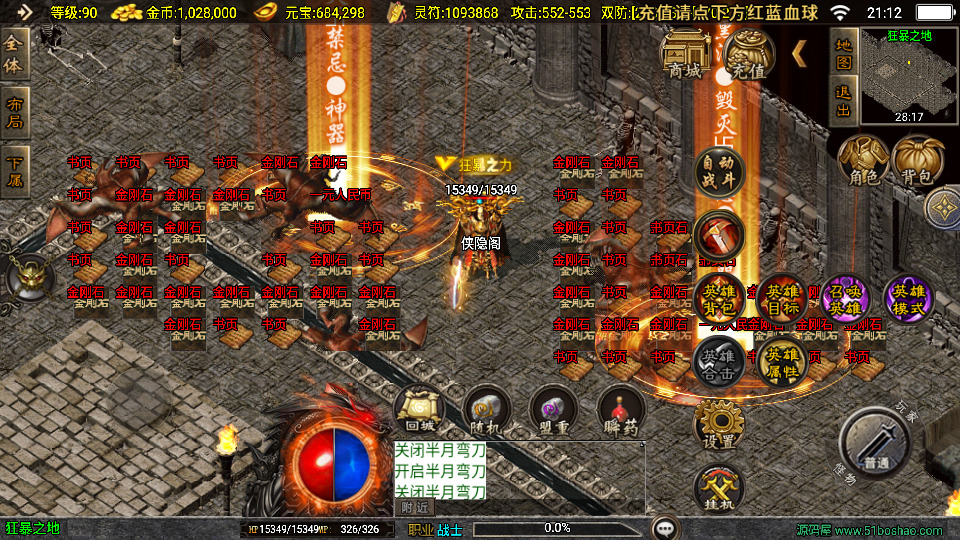Open the 设置 settings gear
This screenshot has width=960, height=540.
coord(719,425)
